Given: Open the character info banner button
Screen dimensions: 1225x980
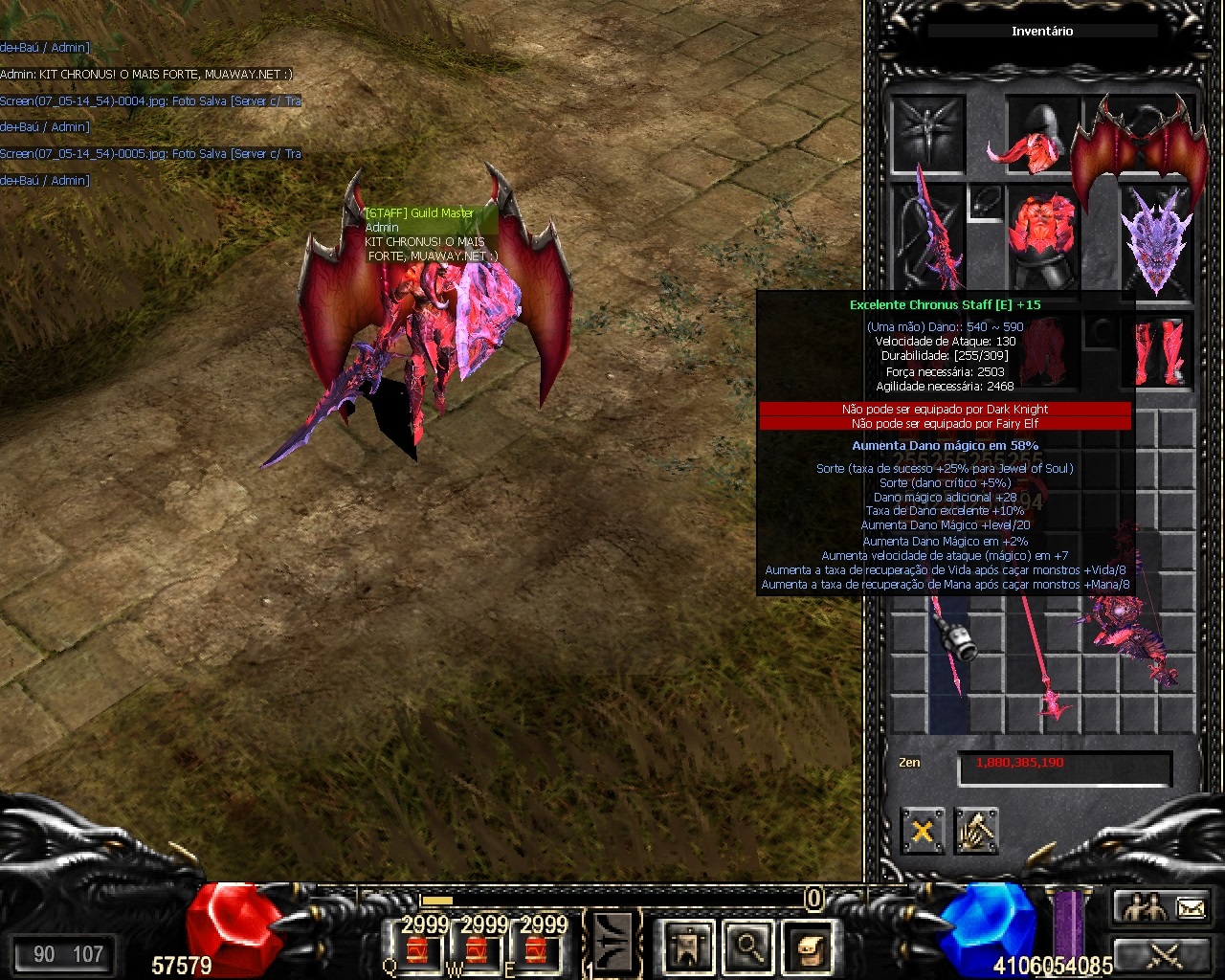Looking at the screenshot, I should point(688,947).
